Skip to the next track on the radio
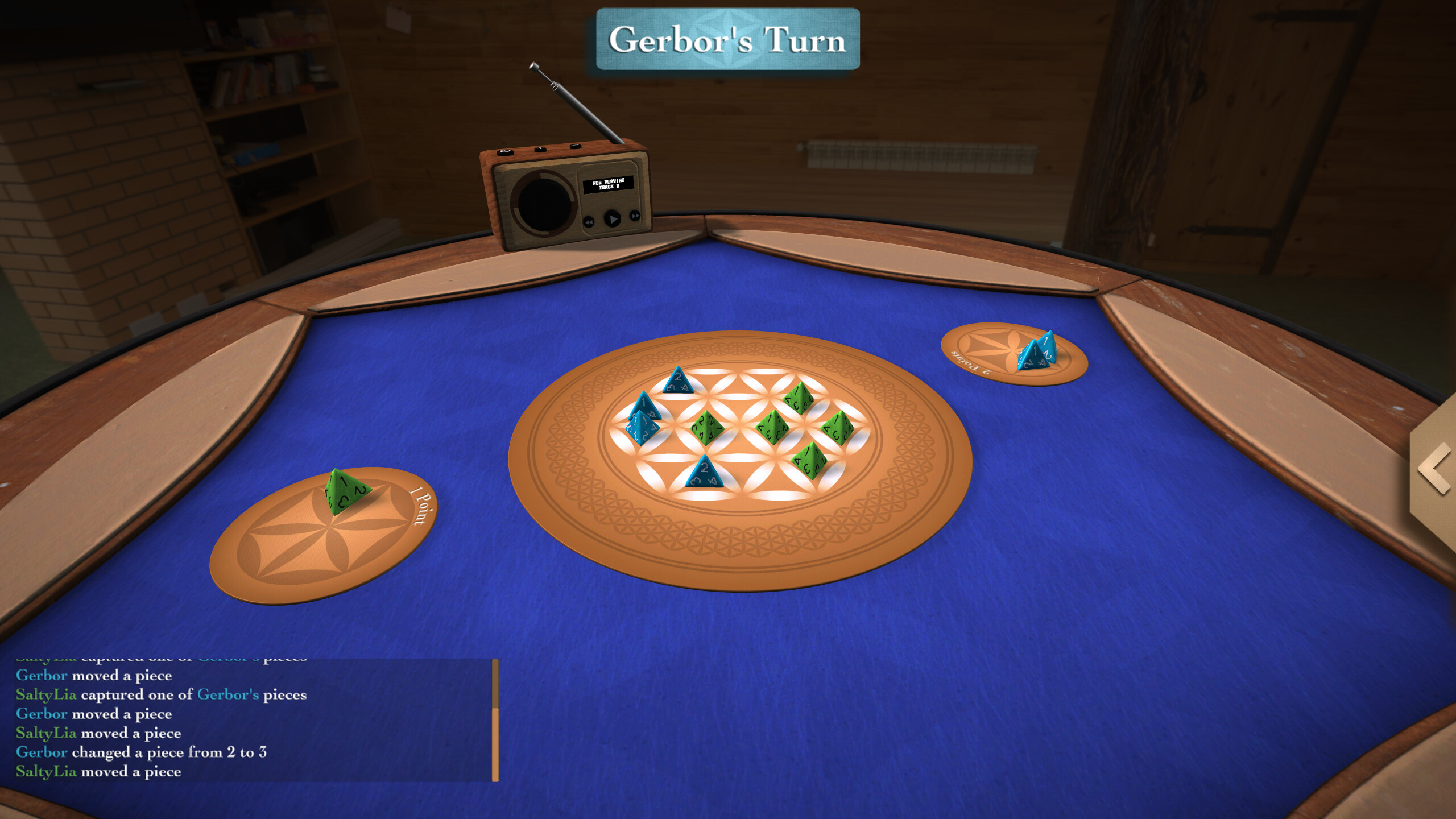Viewport: 1456px width, 819px height. [x=635, y=216]
